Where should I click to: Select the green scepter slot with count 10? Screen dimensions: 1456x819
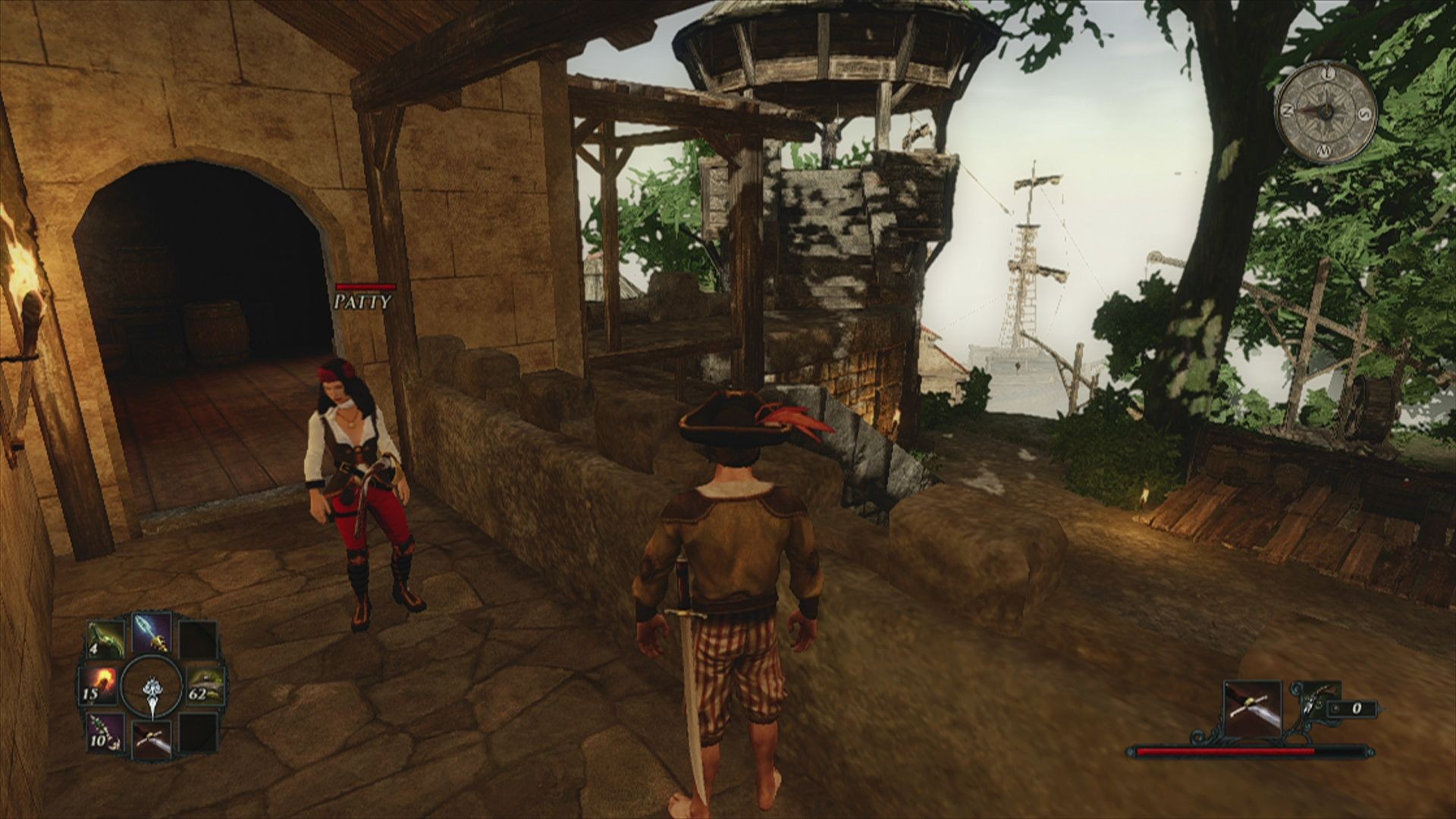(105, 732)
